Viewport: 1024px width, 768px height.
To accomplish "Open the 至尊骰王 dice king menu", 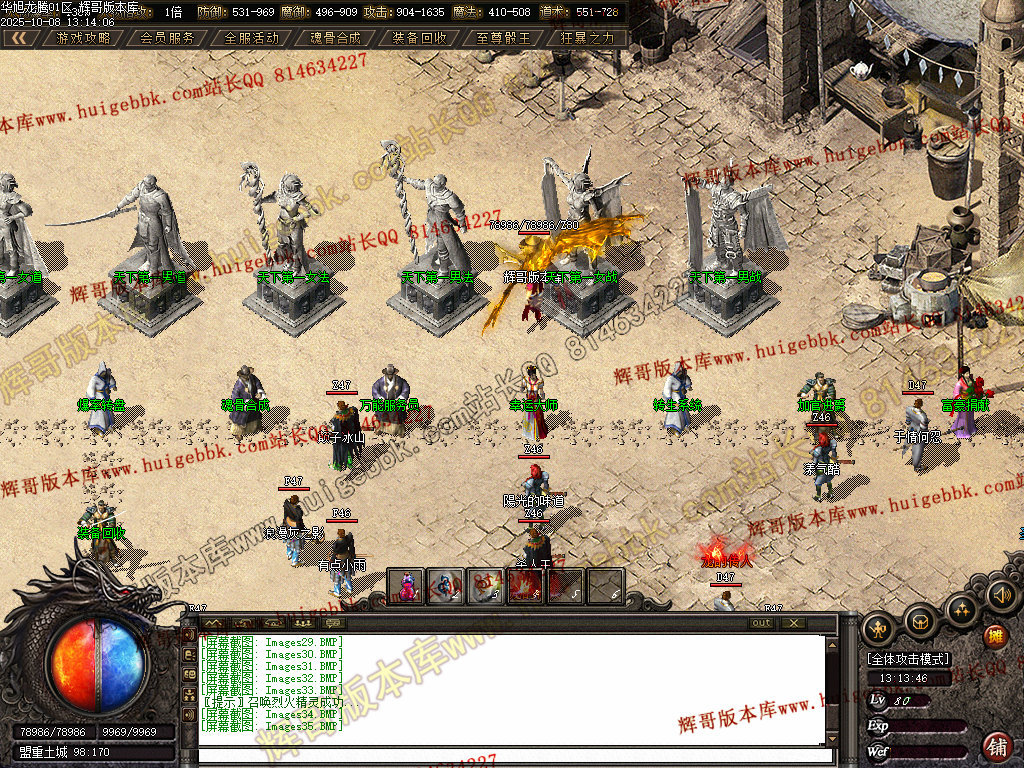I will click(x=504, y=38).
